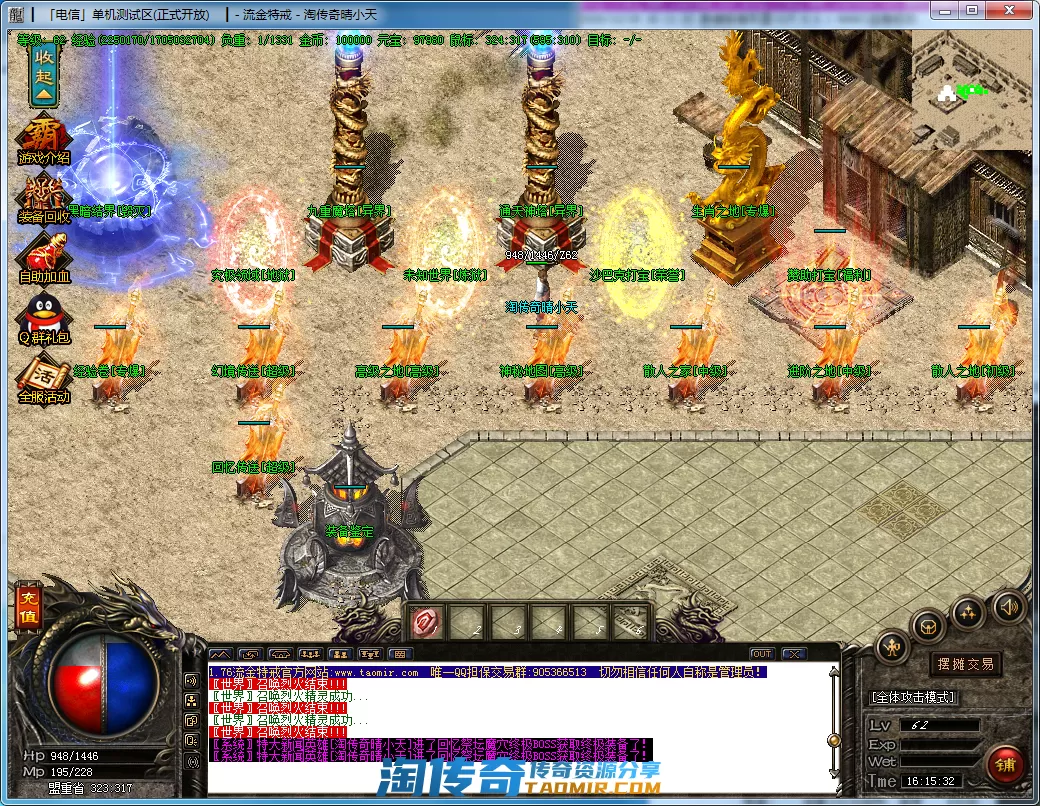Open the 游戏介绍 game introduction icon

pos(43,141)
